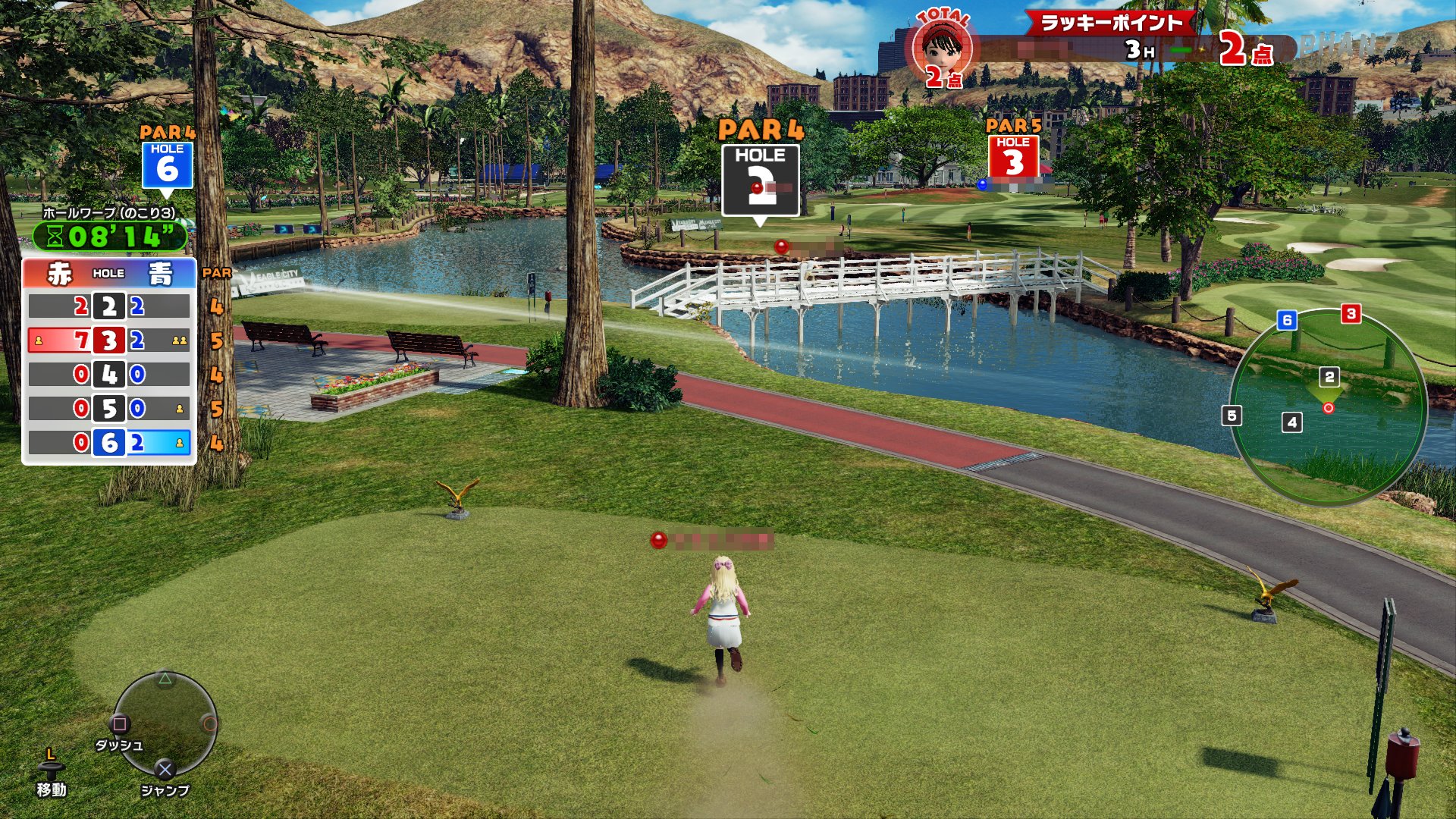Choose the highlighted red hole 3 scoreboard row
This screenshot has width=1456, height=819.
point(109,340)
